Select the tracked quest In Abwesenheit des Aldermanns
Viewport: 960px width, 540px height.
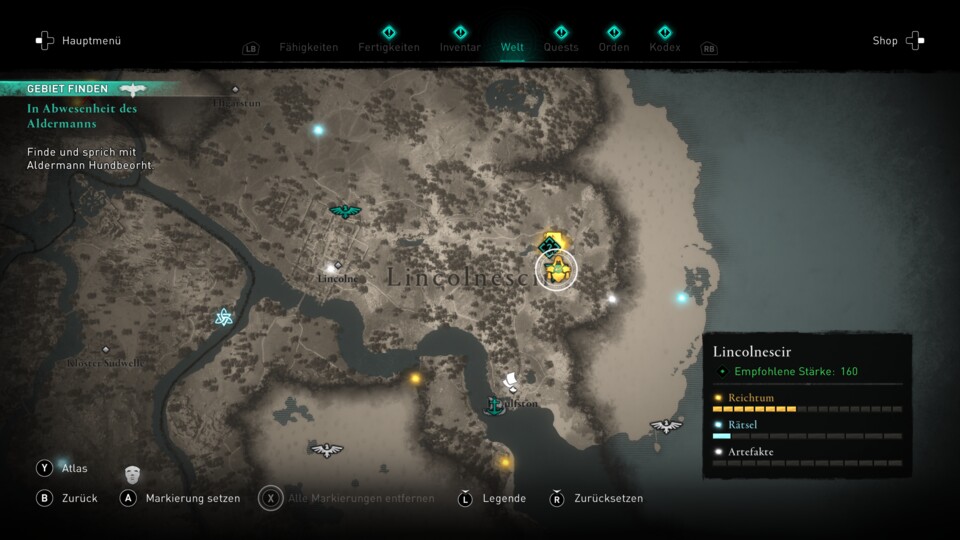(x=82, y=115)
